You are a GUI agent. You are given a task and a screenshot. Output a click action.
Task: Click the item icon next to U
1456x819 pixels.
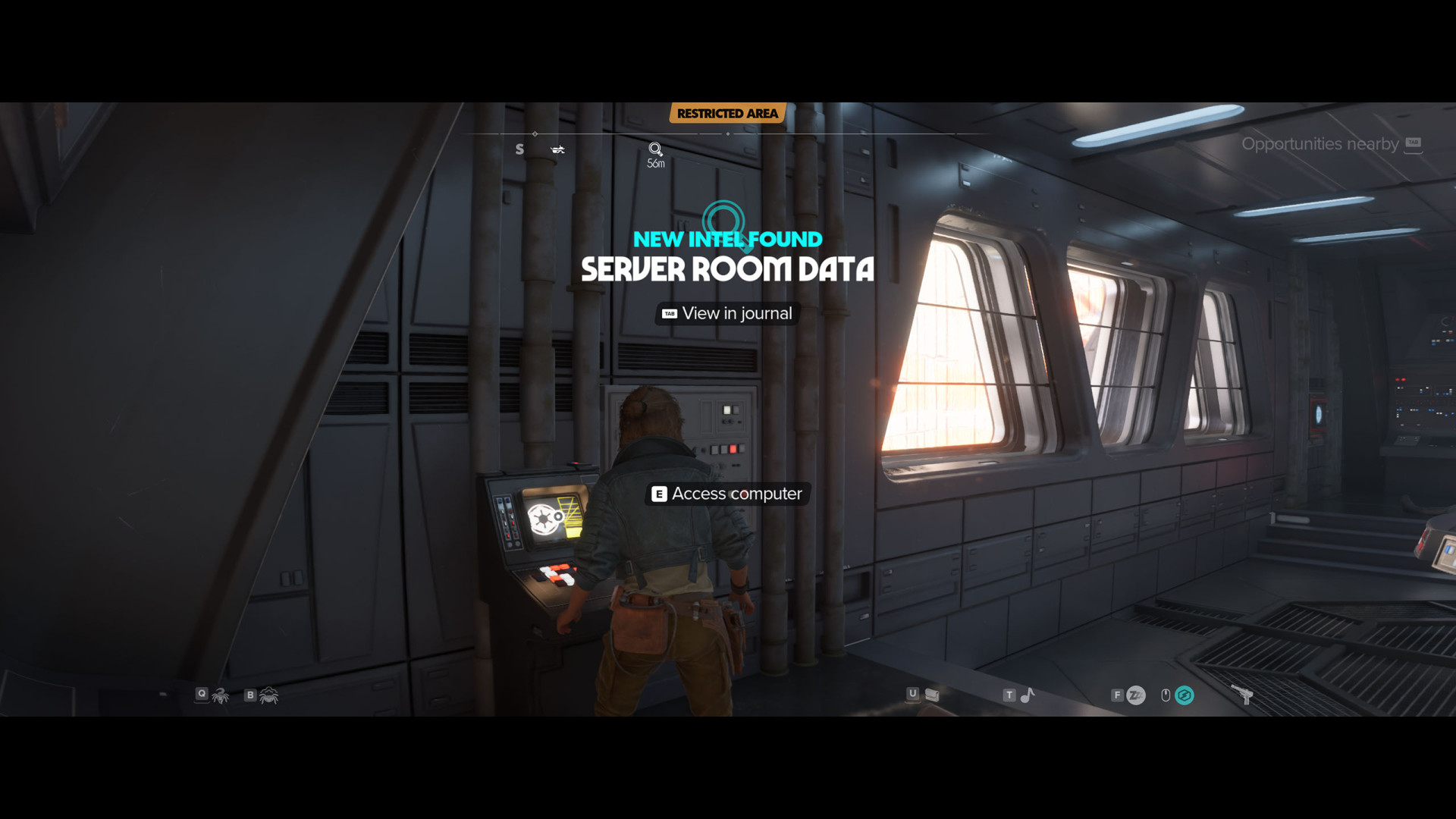coord(932,695)
